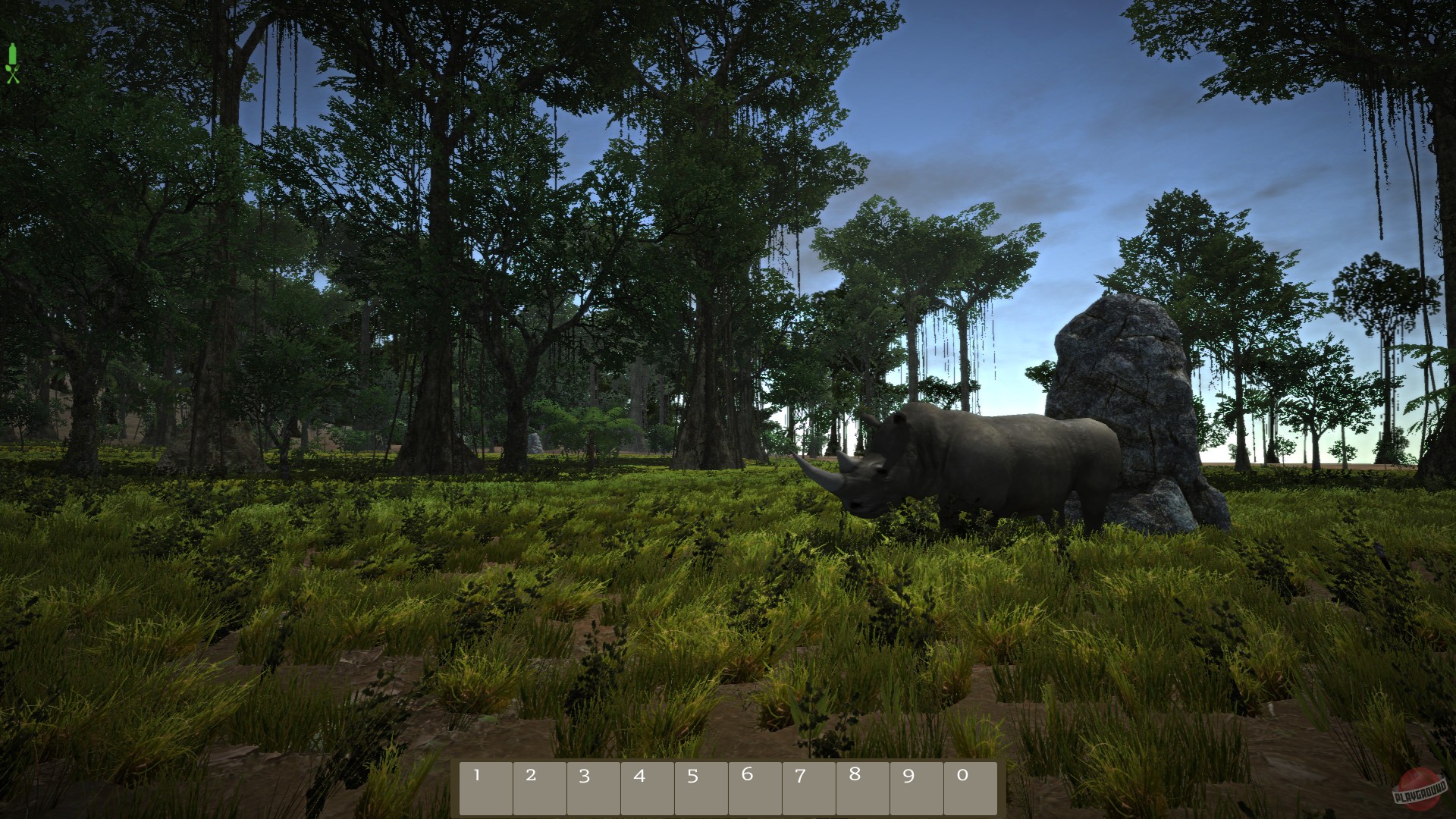
Task: Click the green water bottle thirst icon
Action: [x=12, y=53]
